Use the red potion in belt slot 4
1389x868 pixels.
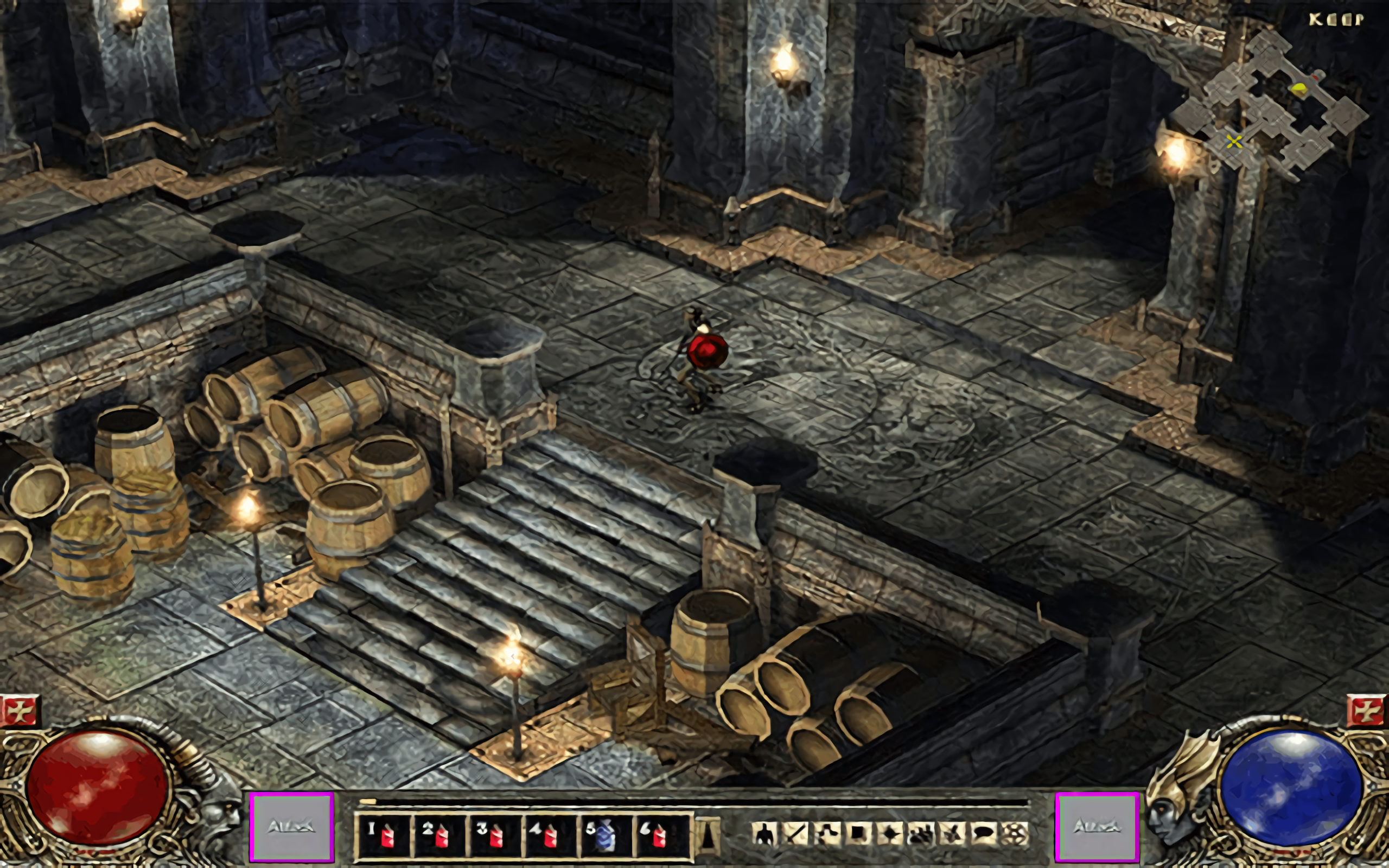point(549,836)
